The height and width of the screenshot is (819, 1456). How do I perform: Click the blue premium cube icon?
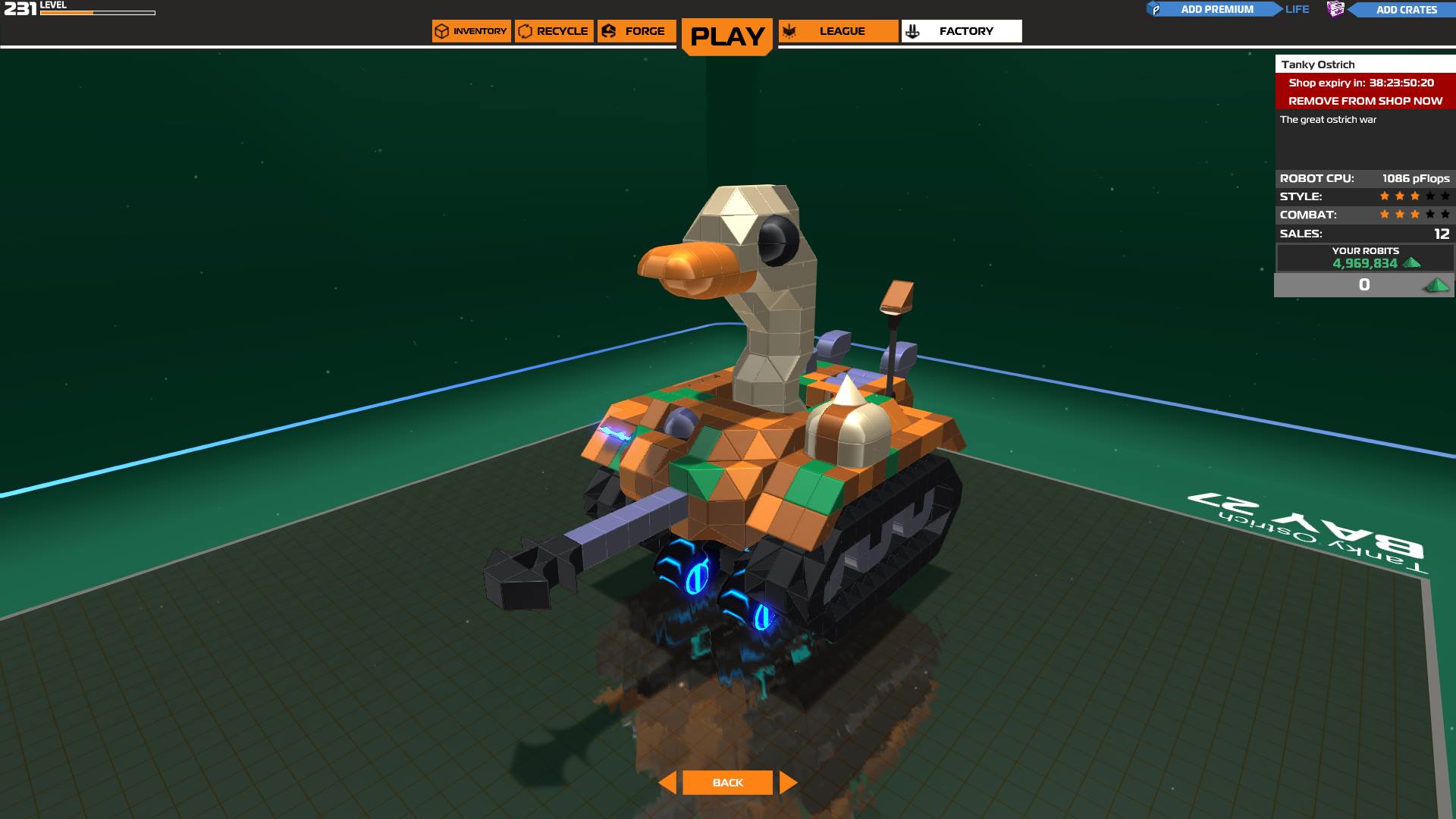[1156, 9]
